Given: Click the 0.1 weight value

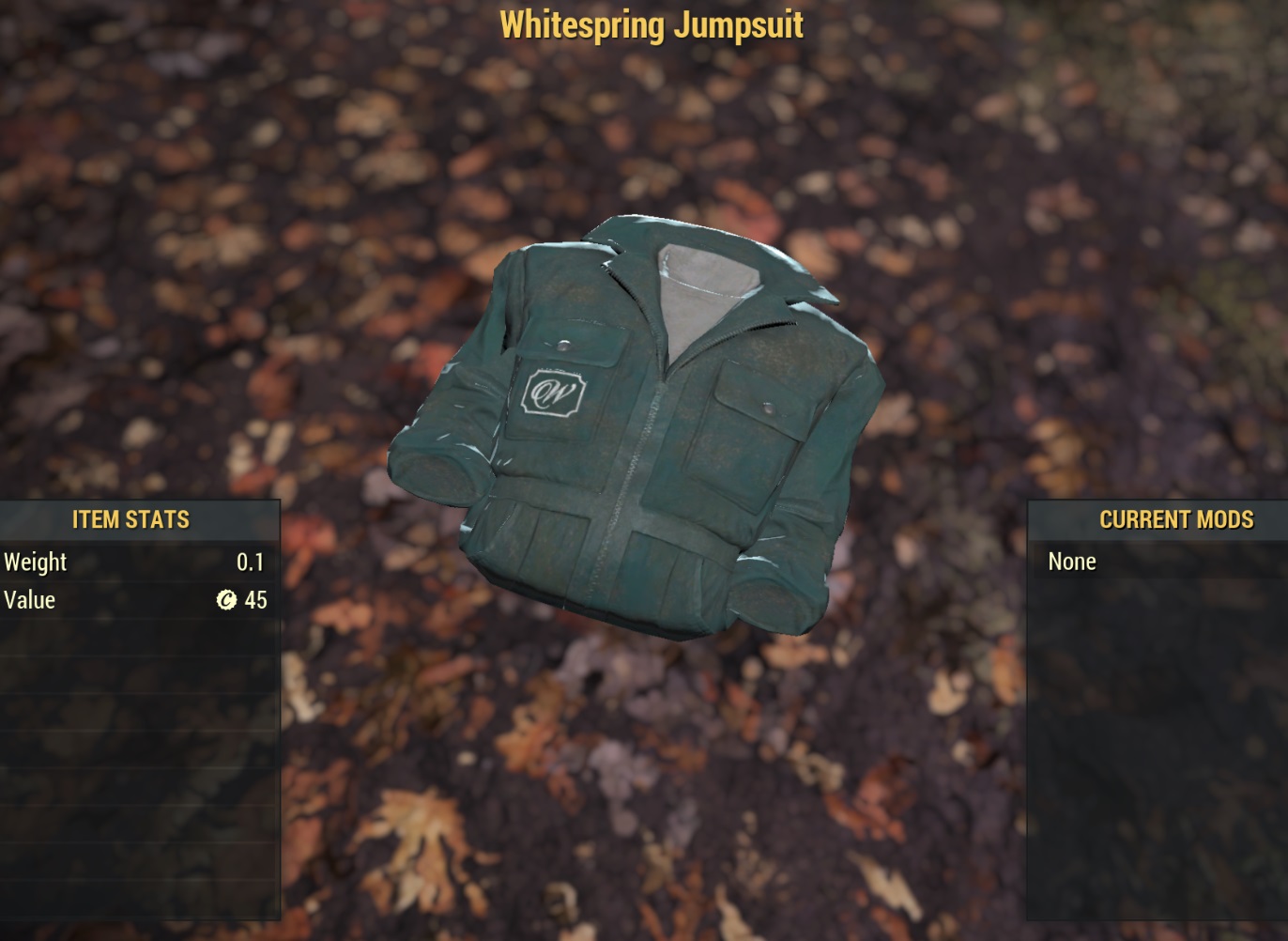Looking at the screenshot, I should (250, 561).
